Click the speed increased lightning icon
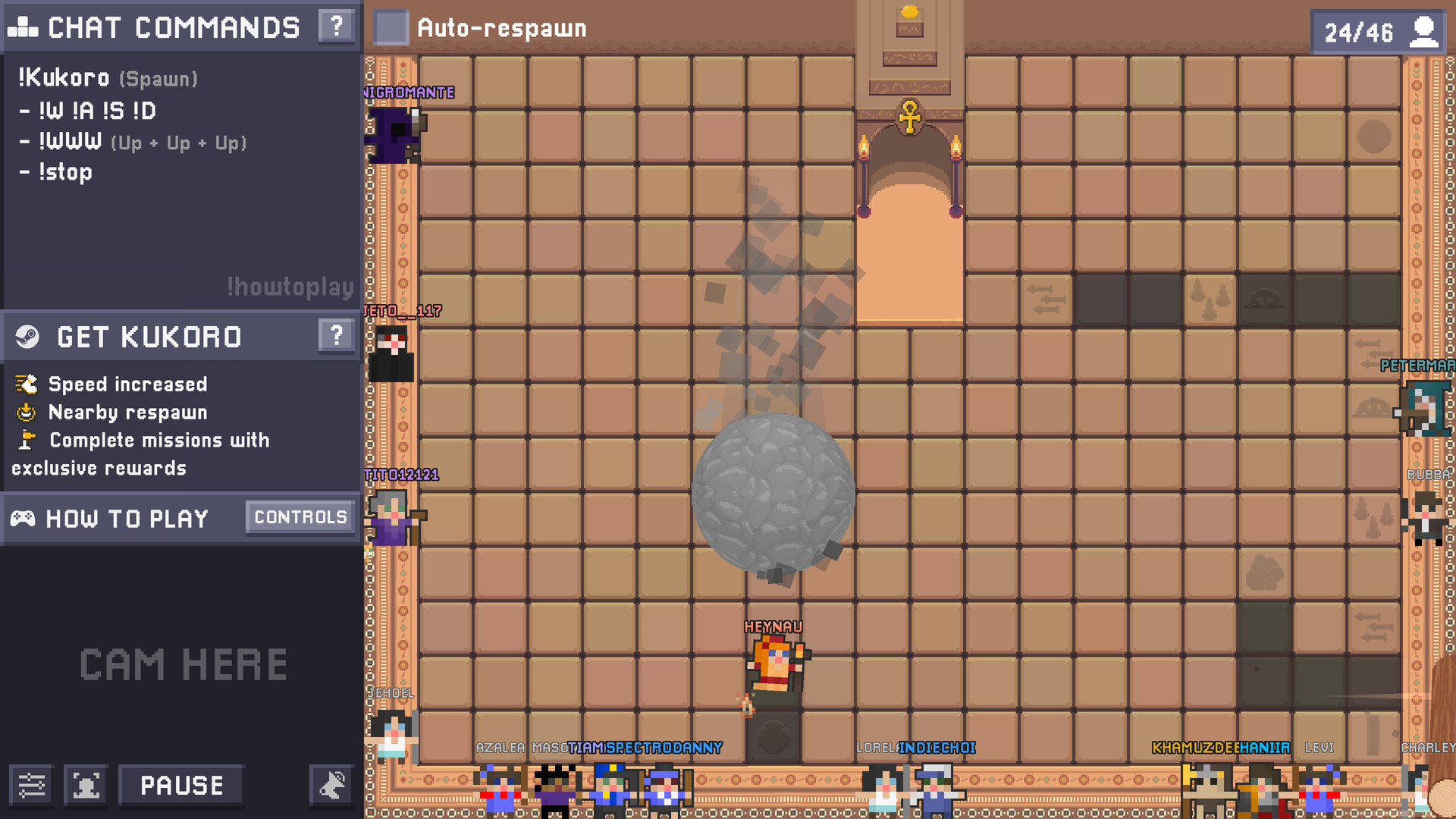Screen dimensions: 1456x819 (25, 384)
